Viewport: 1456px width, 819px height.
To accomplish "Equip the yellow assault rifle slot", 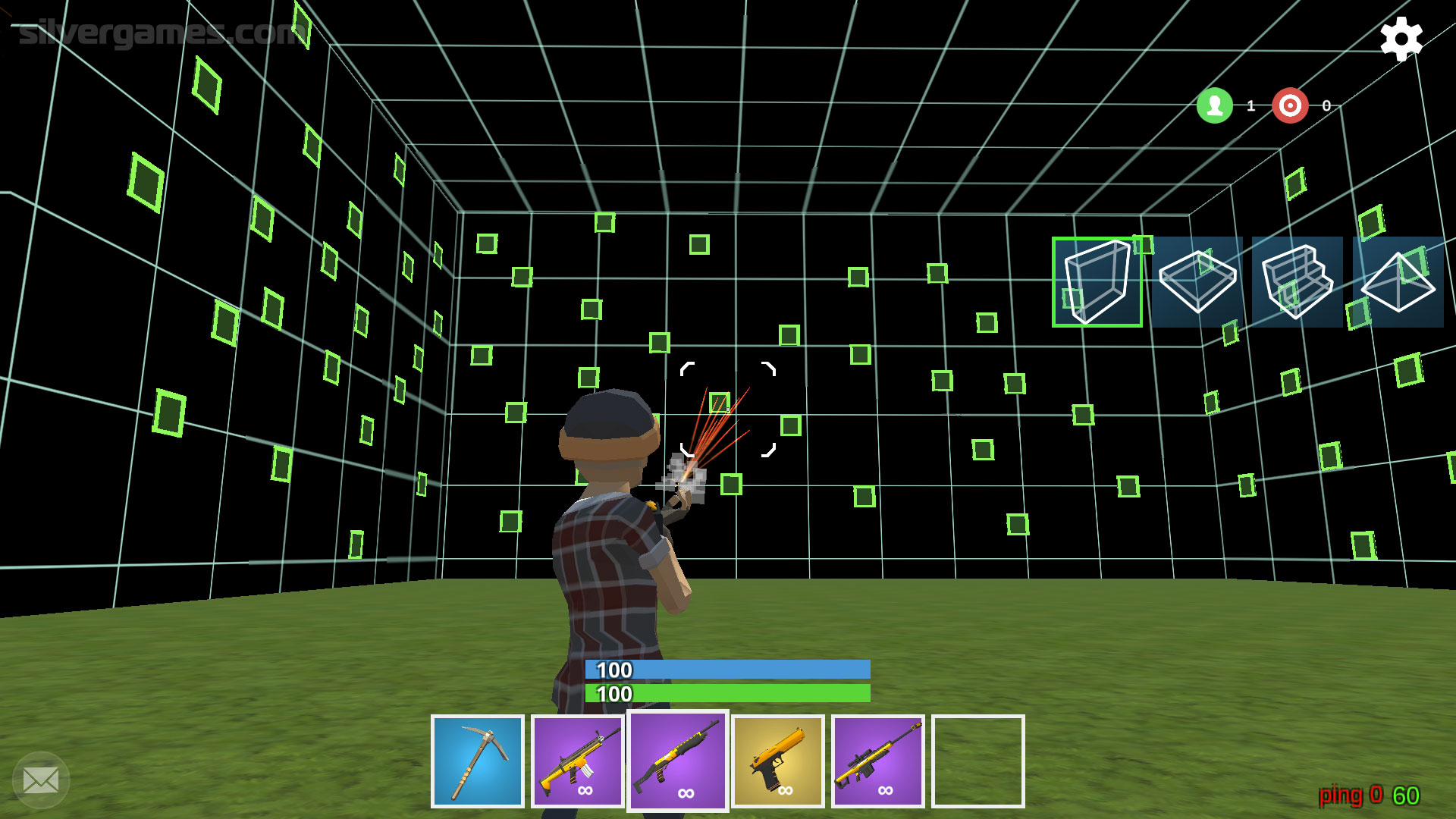I will click(578, 761).
